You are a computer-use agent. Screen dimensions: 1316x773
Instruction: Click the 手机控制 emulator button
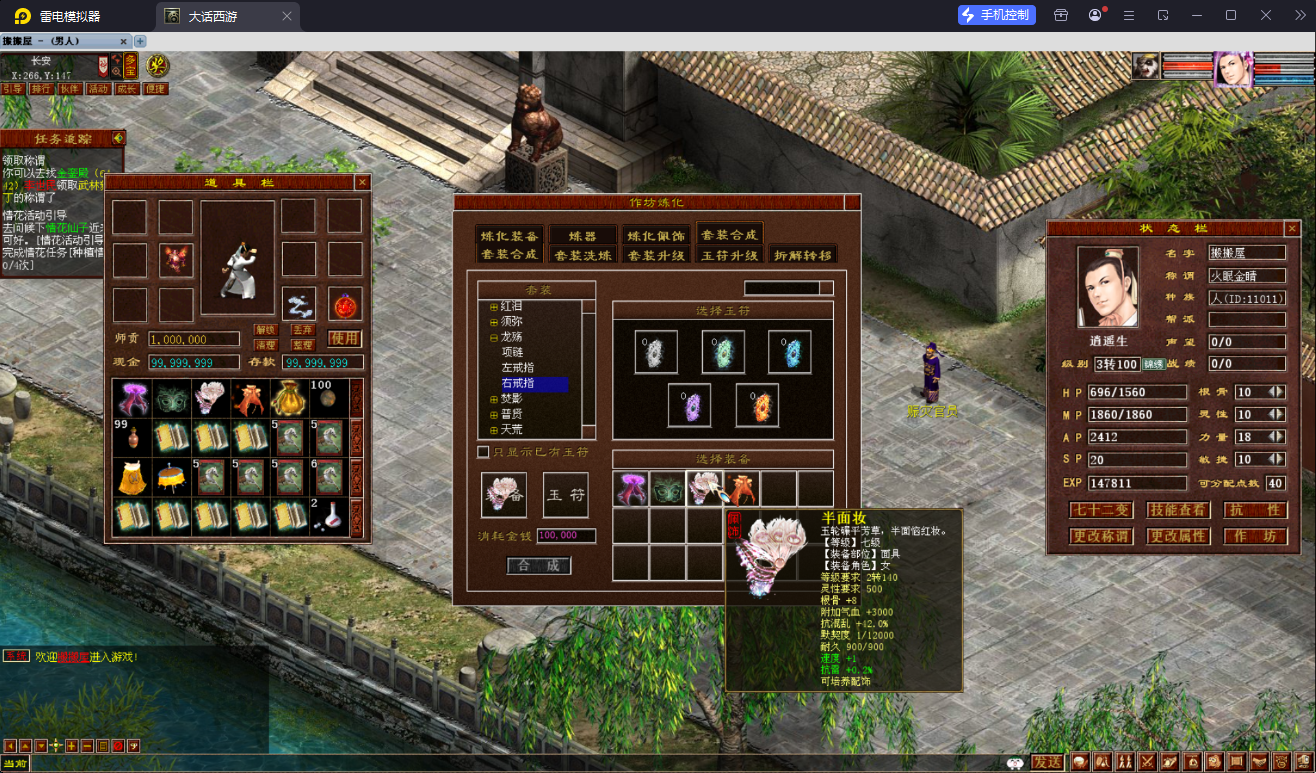(997, 15)
